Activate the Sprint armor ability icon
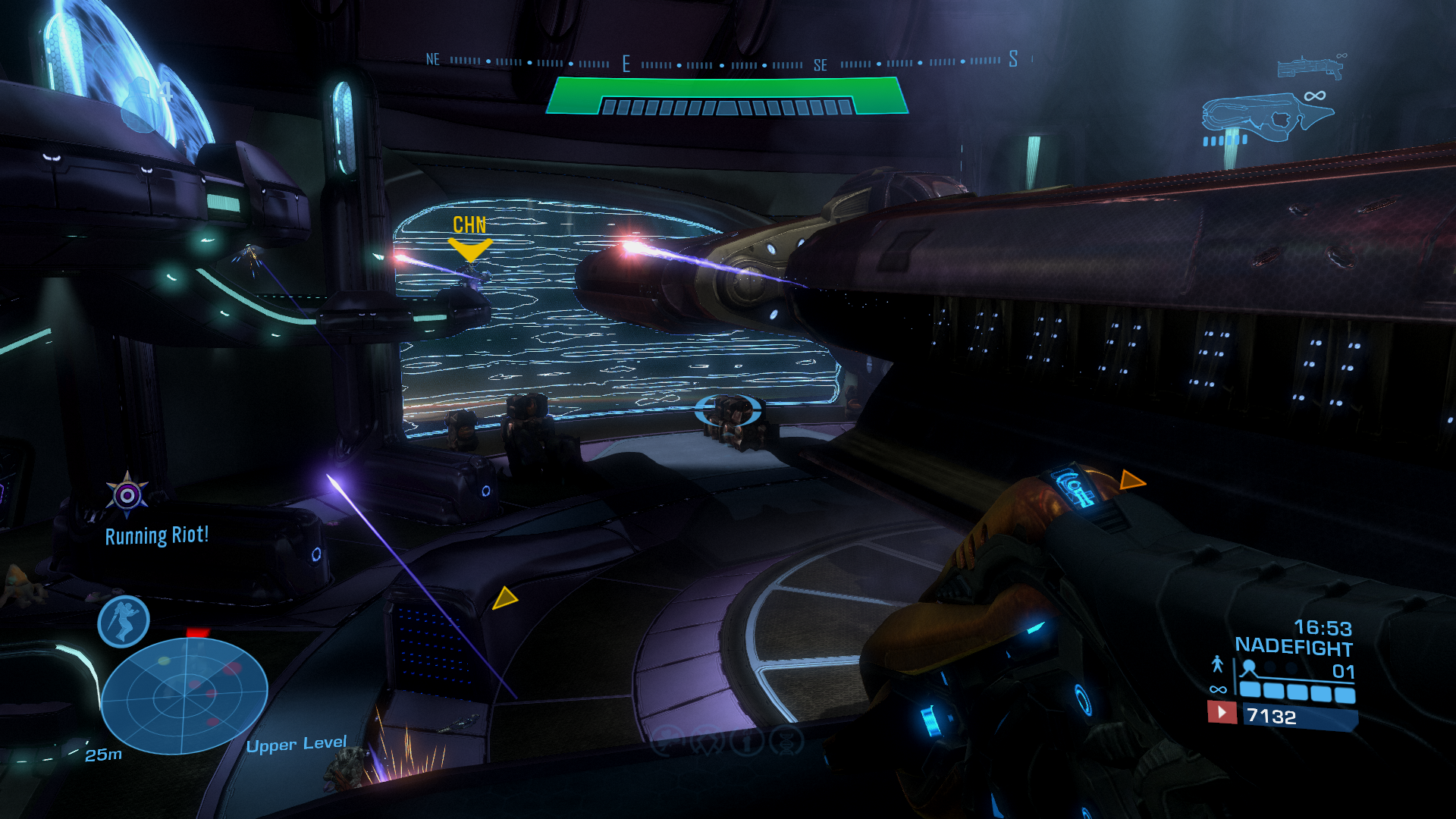Screen dimensions: 1456x819 pos(124,621)
